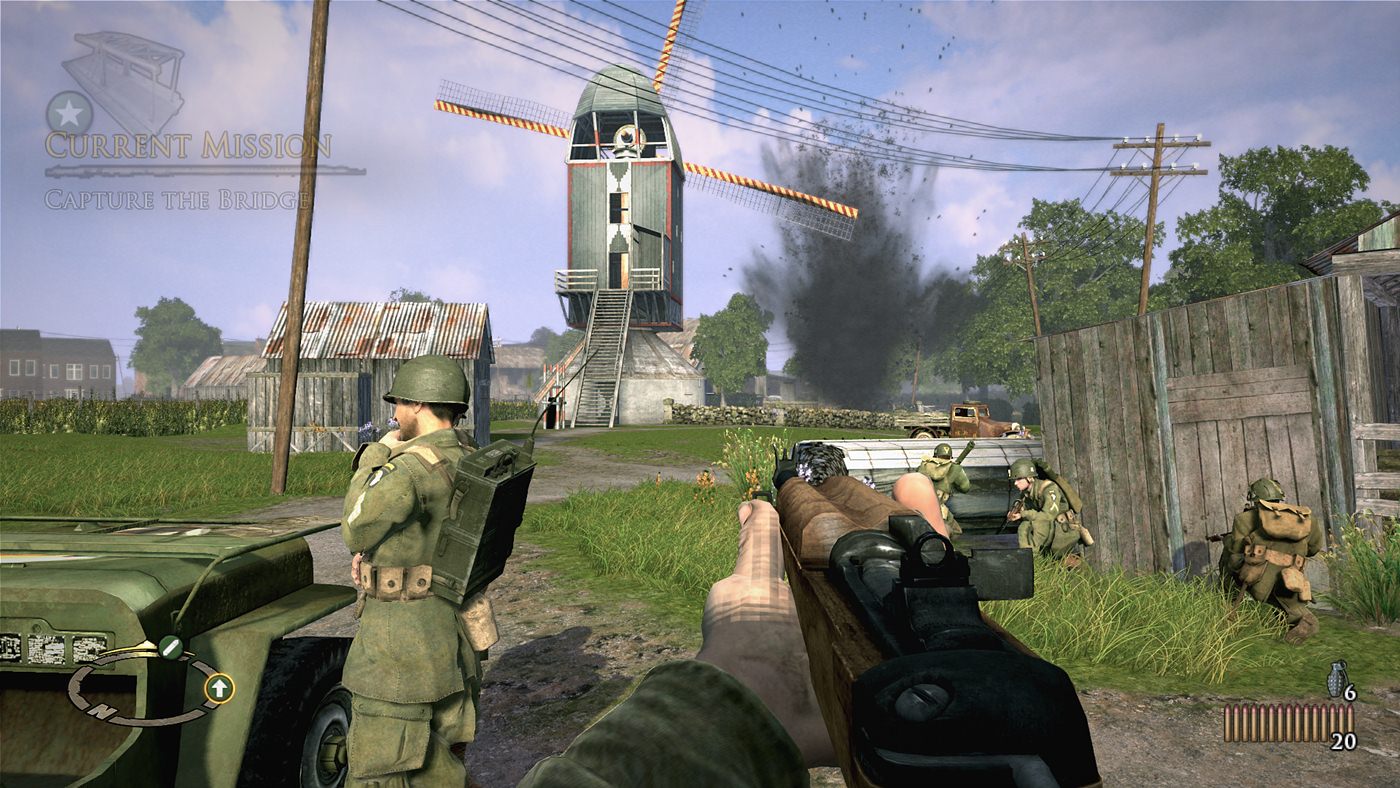
Task: Select the yellow objective arrow marker on the compass
Action: (x=219, y=687)
